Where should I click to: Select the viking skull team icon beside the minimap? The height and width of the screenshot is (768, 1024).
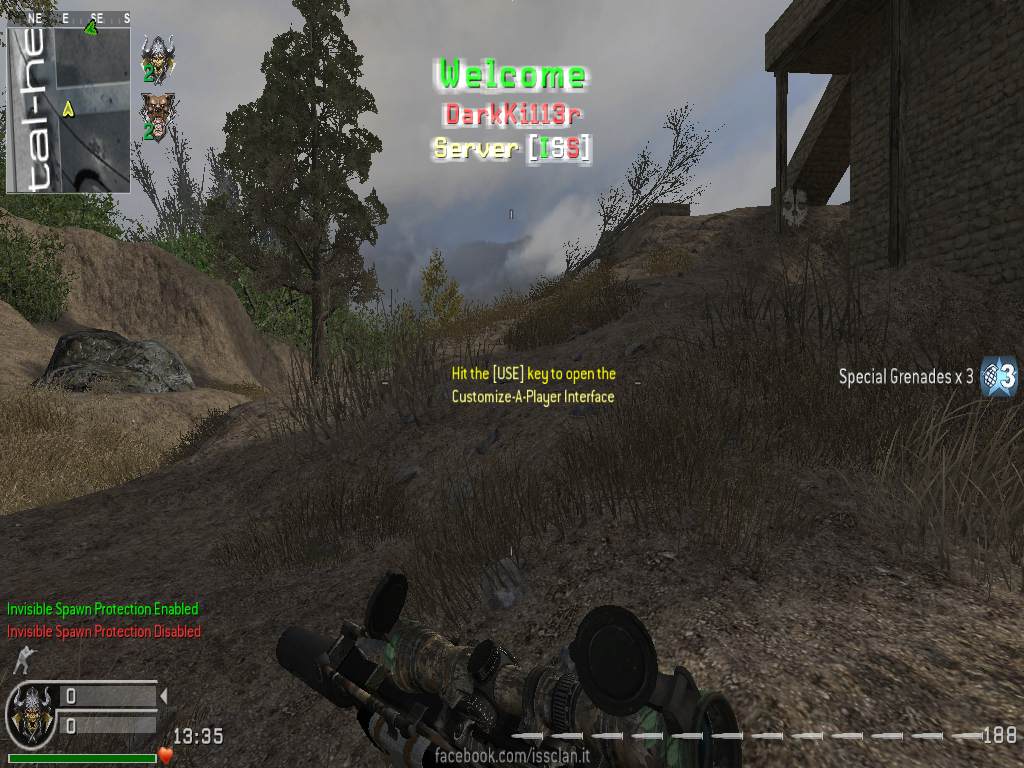pyautogui.click(x=157, y=54)
